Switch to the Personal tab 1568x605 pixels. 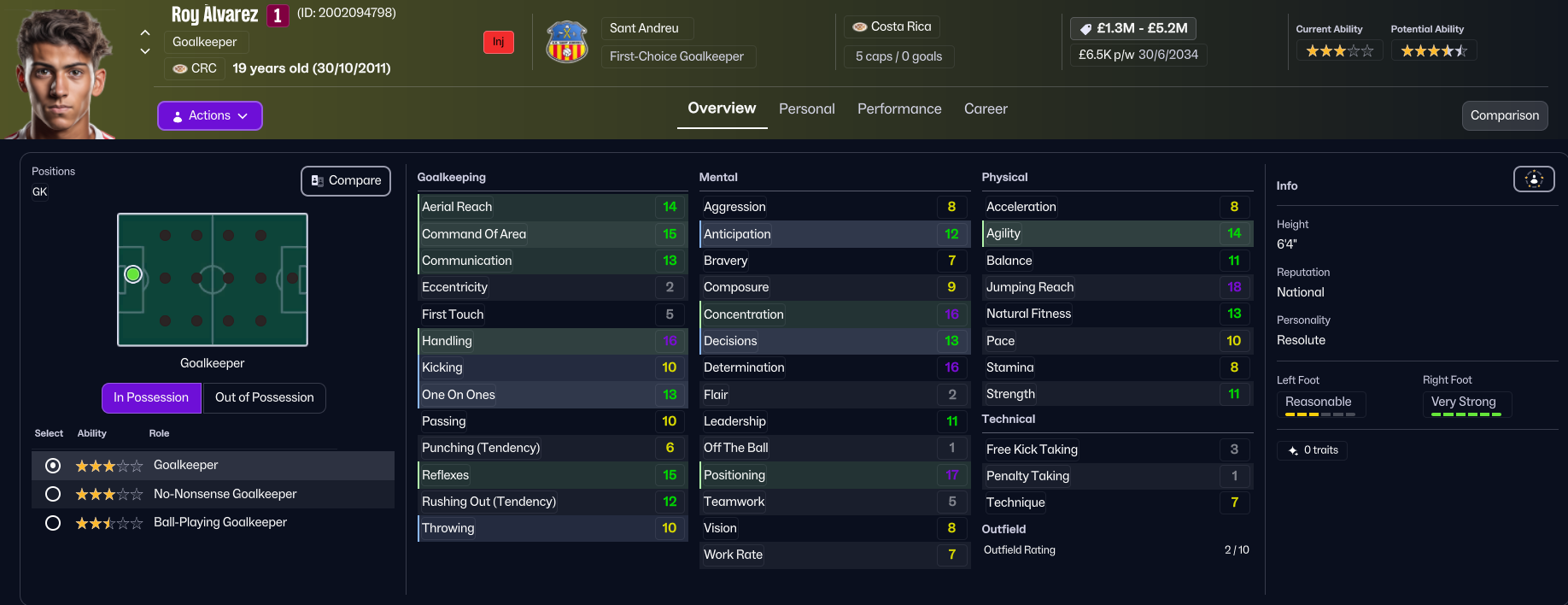(806, 109)
